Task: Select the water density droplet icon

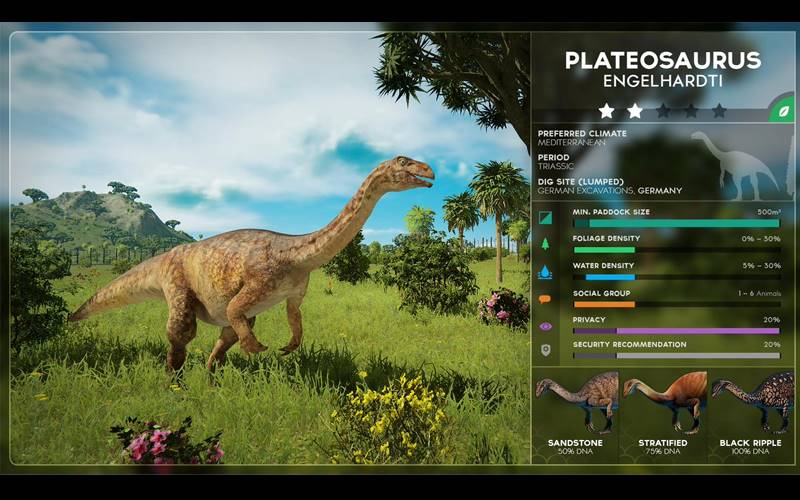Action: pyautogui.click(x=545, y=271)
